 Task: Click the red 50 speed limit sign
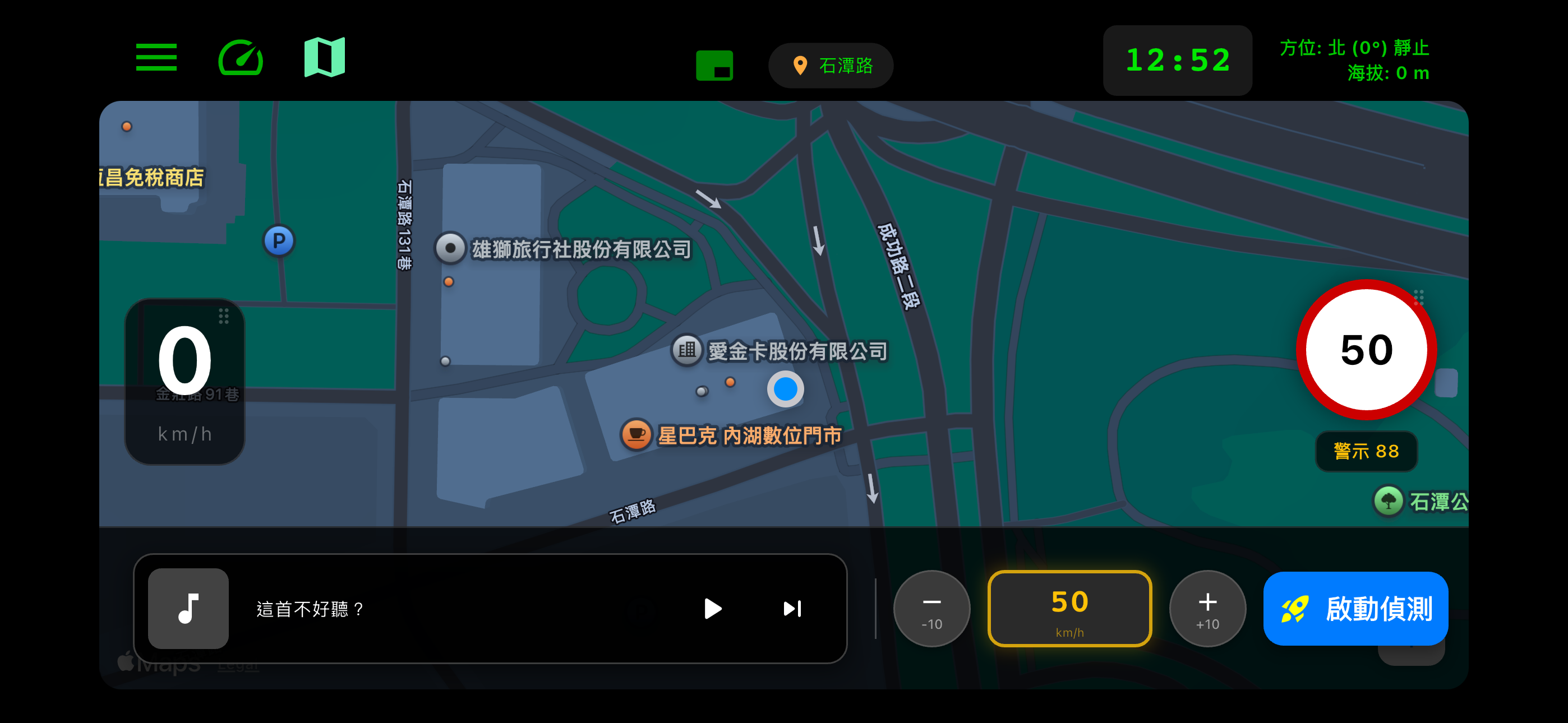1366,350
